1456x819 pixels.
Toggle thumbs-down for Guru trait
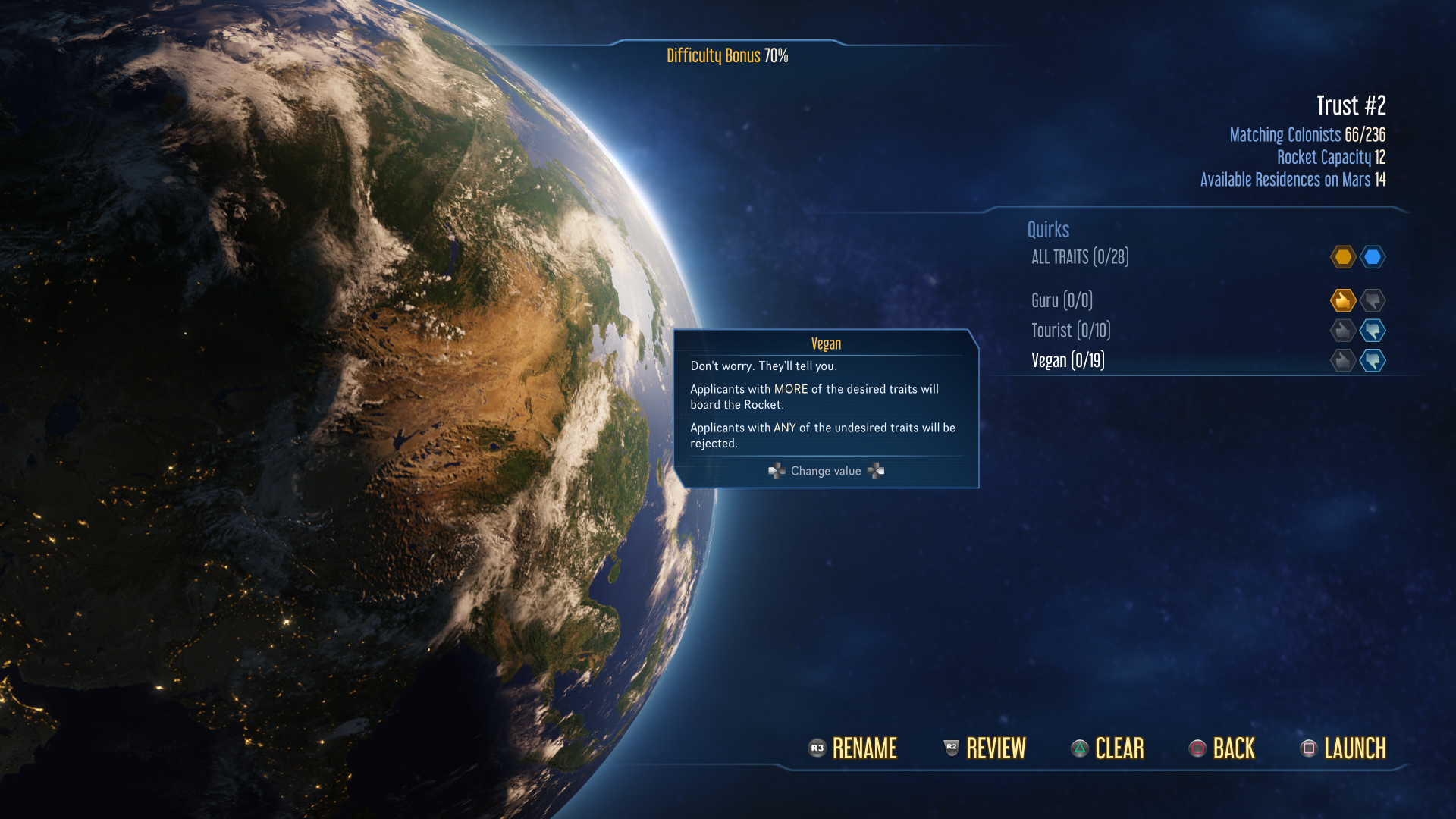pos(1373,300)
